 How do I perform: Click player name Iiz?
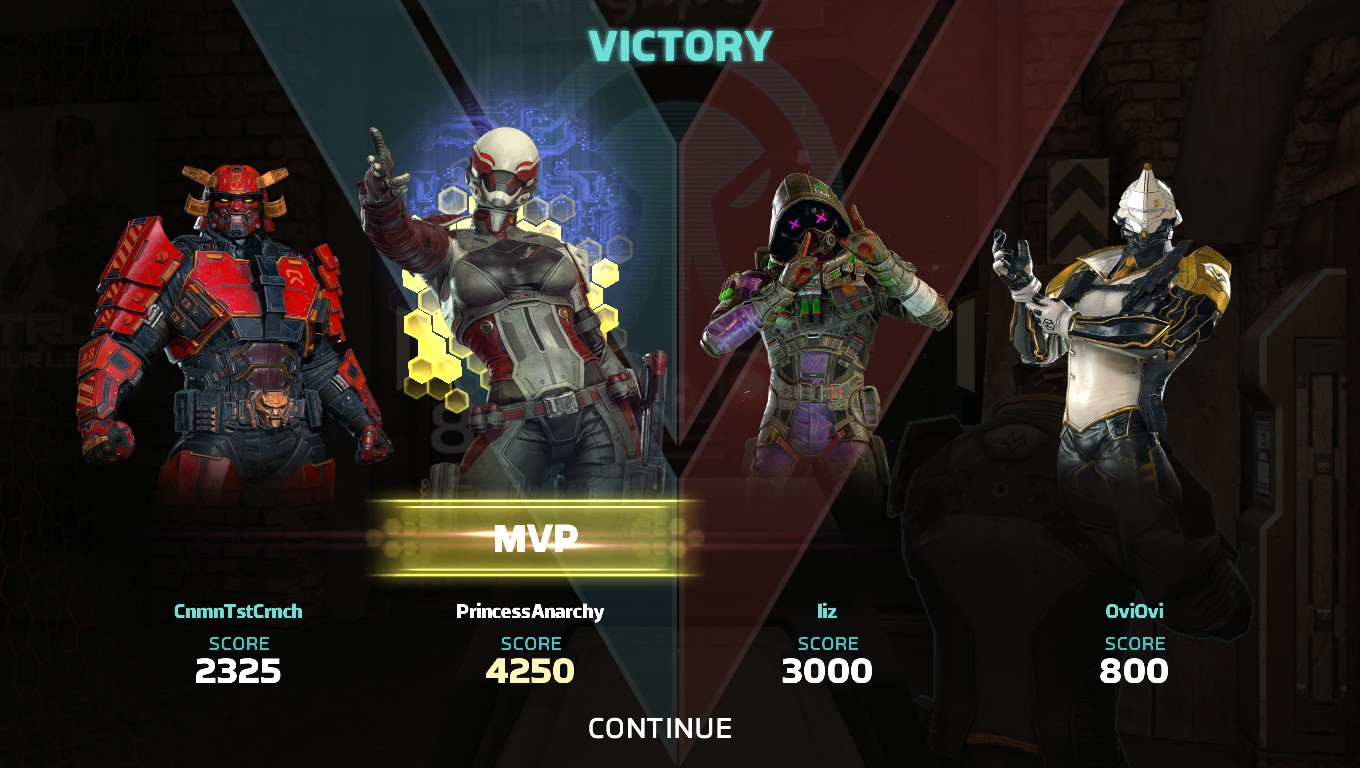pyautogui.click(x=828, y=612)
